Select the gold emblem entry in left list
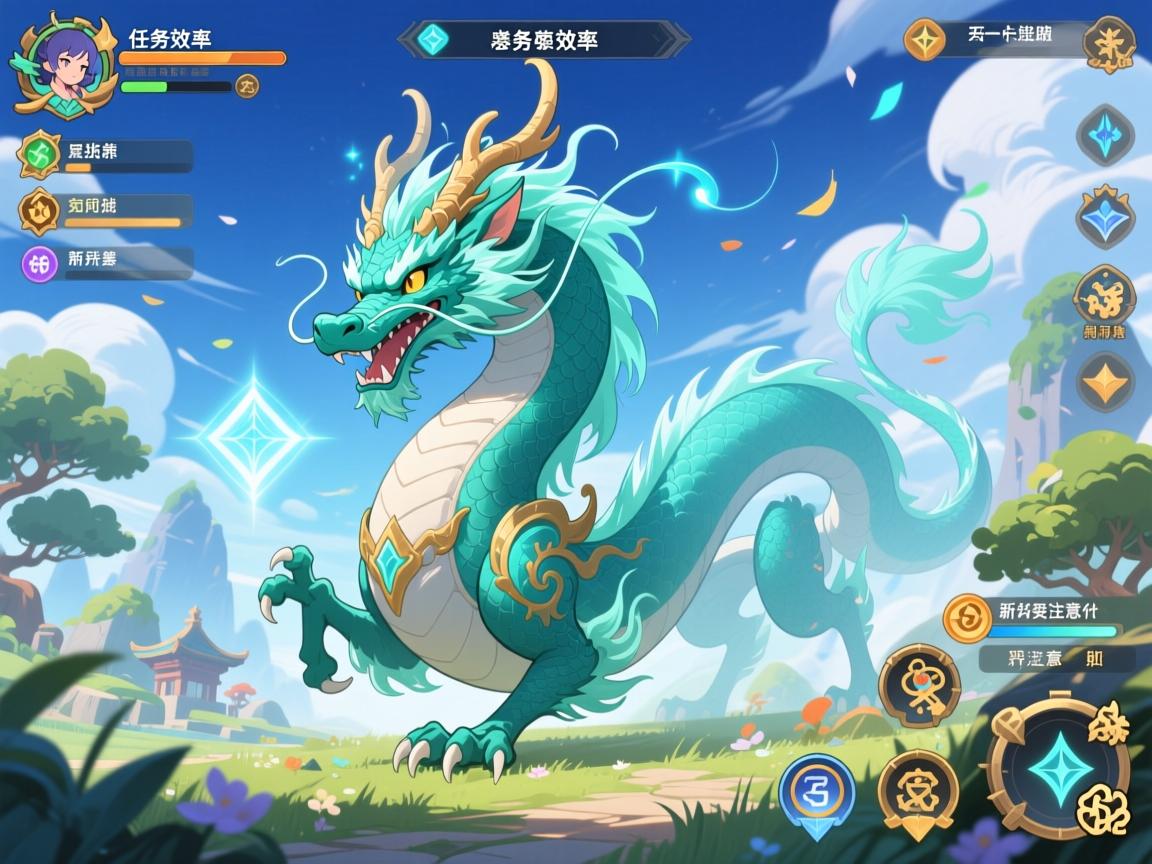Image resolution: width=1152 pixels, height=864 pixels. [41, 210]
